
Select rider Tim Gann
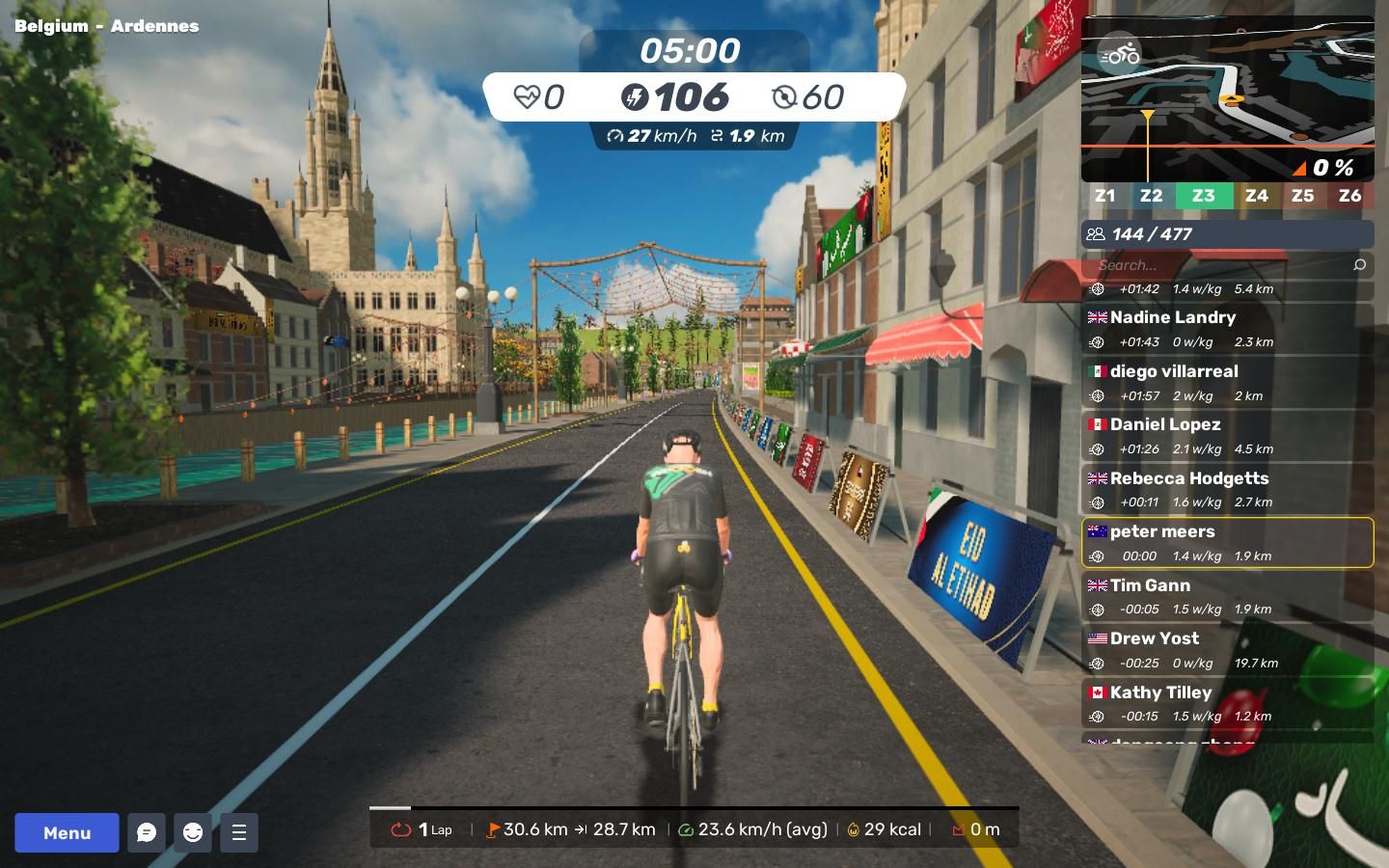(1227, 596)
